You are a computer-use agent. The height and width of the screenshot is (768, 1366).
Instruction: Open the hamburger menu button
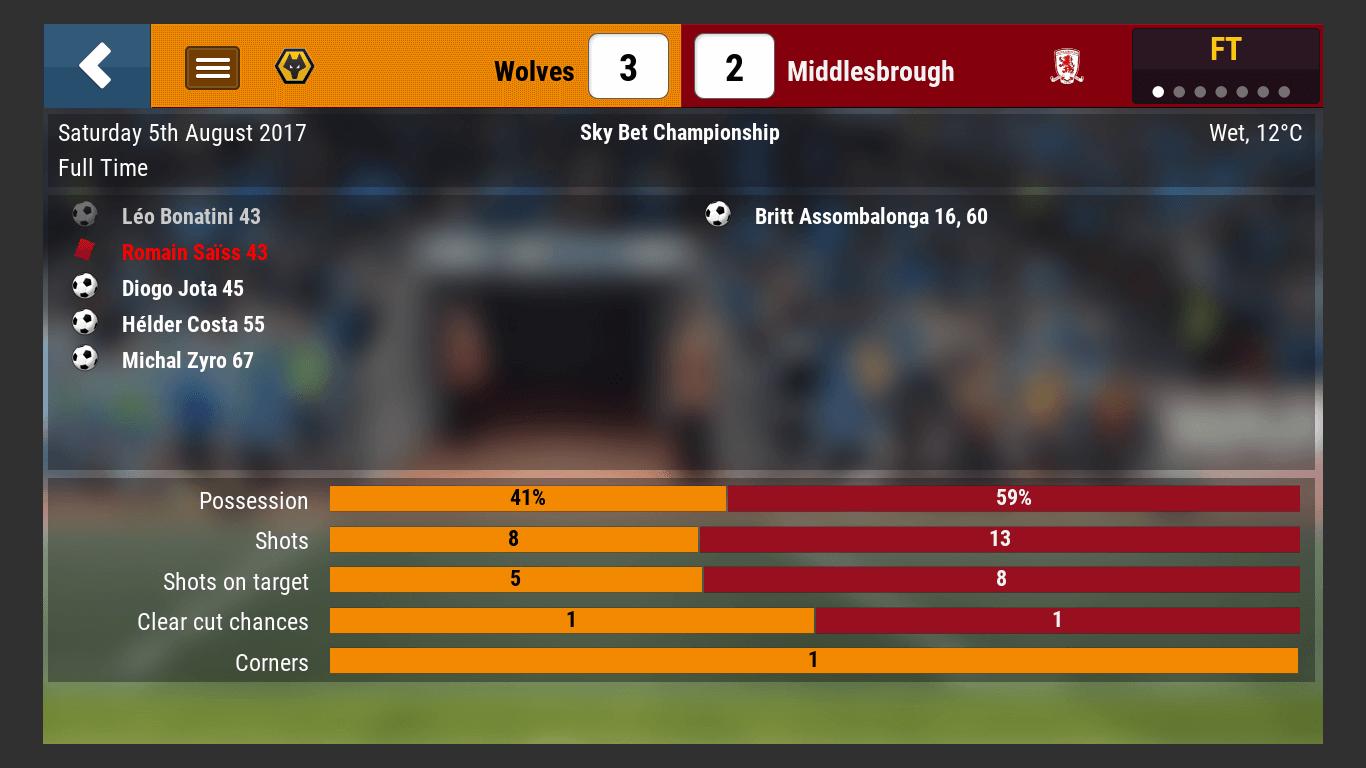pos(212,68)
